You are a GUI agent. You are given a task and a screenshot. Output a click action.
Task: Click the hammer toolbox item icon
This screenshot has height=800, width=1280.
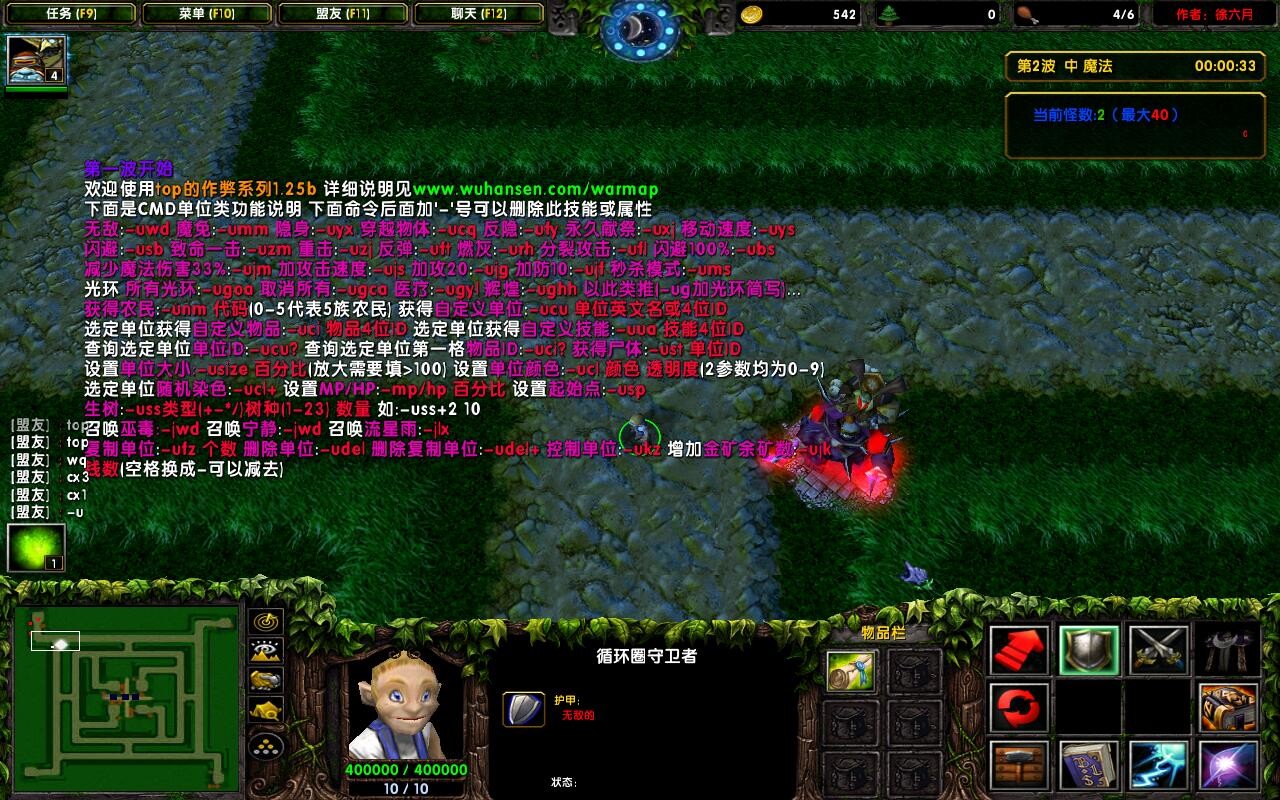coord(1017,766)
